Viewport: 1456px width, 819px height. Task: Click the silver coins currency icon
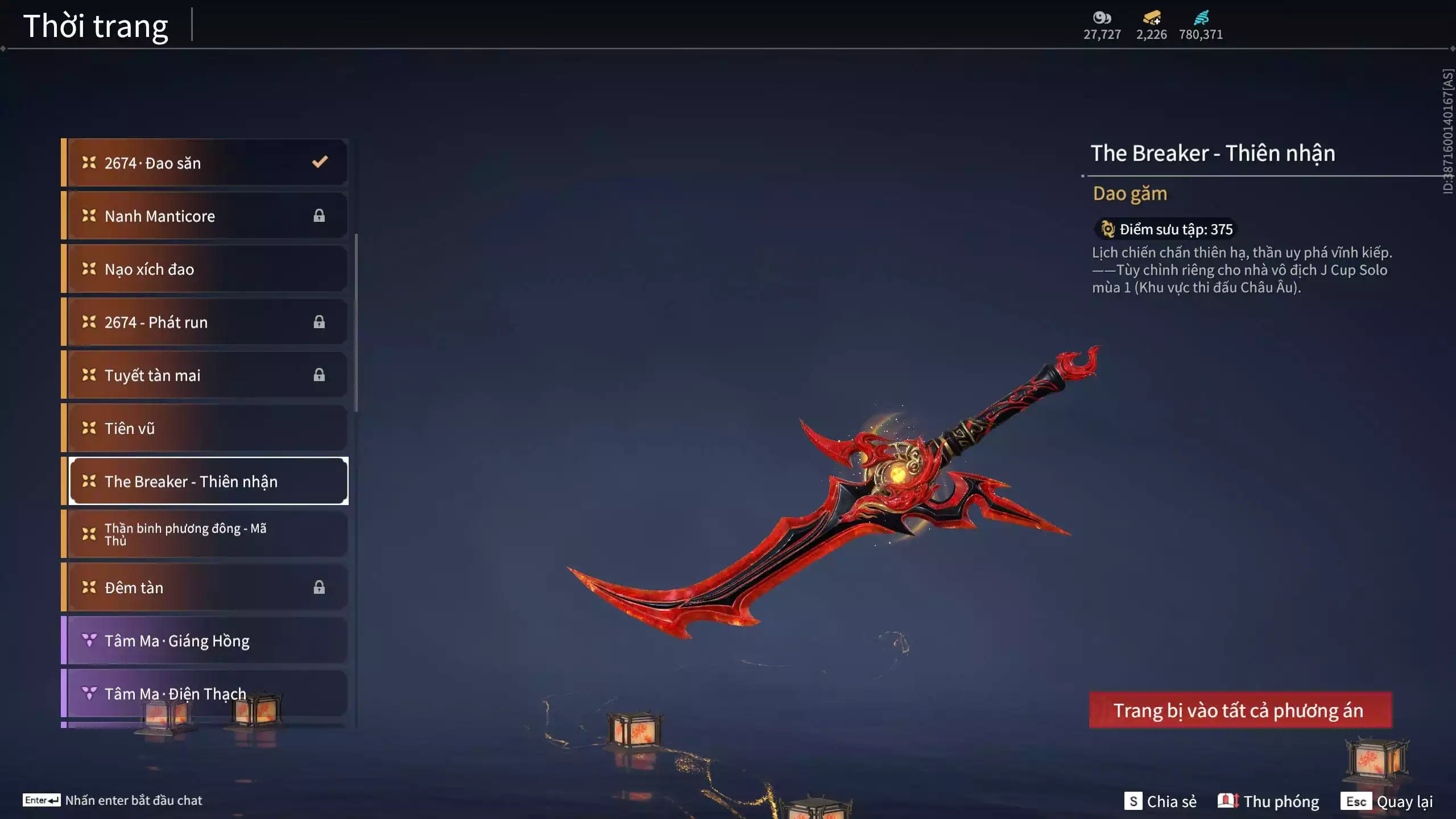click(x=1102, y=18)
